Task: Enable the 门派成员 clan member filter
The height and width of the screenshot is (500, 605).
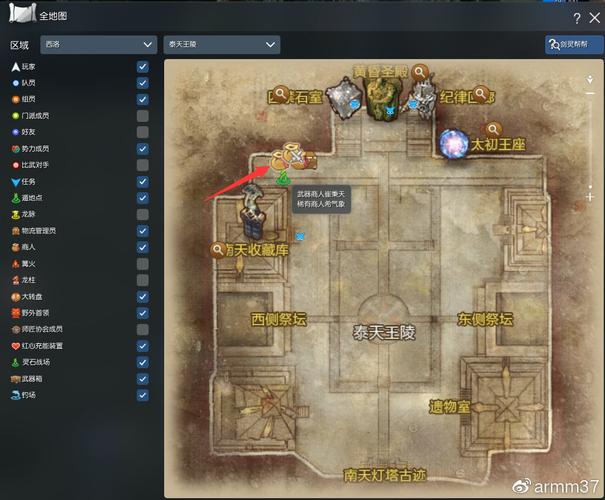Action: click(x=143, y=116)
